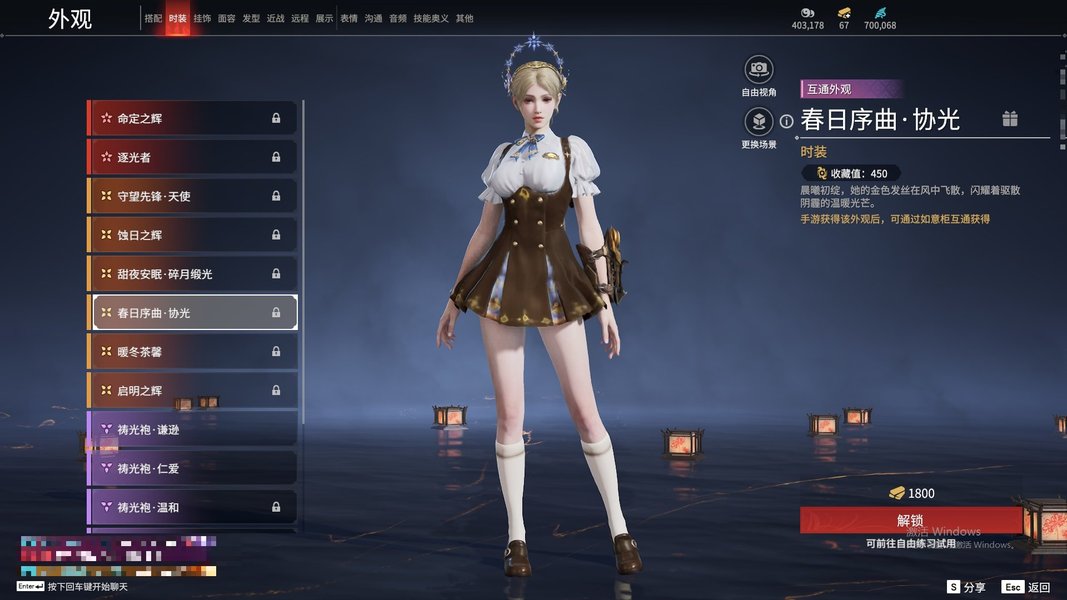
Task: Show the 技能奥义 skill tab
Action: [x=431, y=18]
